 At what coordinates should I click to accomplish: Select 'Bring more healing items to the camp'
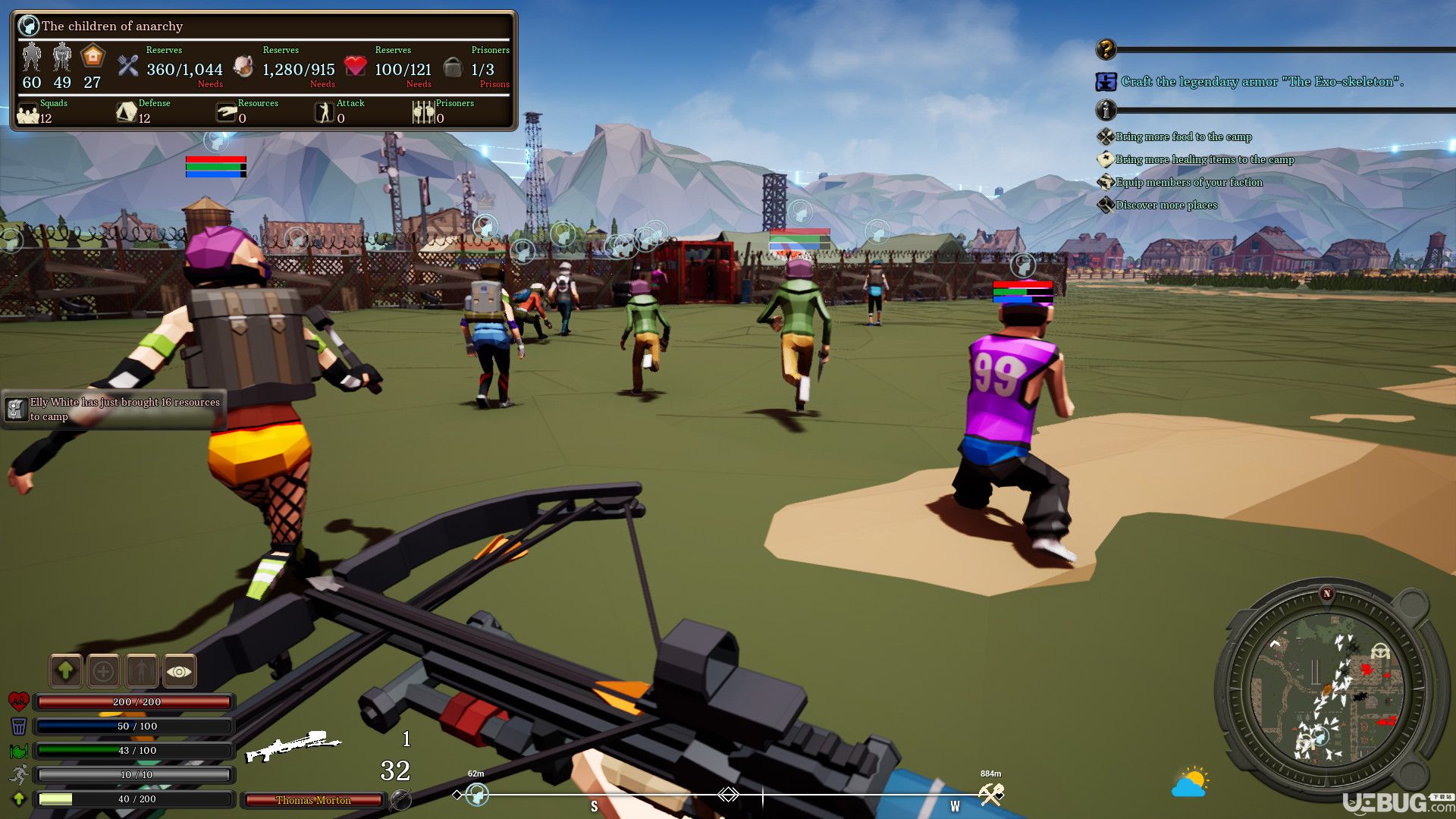click(1204, 159)
